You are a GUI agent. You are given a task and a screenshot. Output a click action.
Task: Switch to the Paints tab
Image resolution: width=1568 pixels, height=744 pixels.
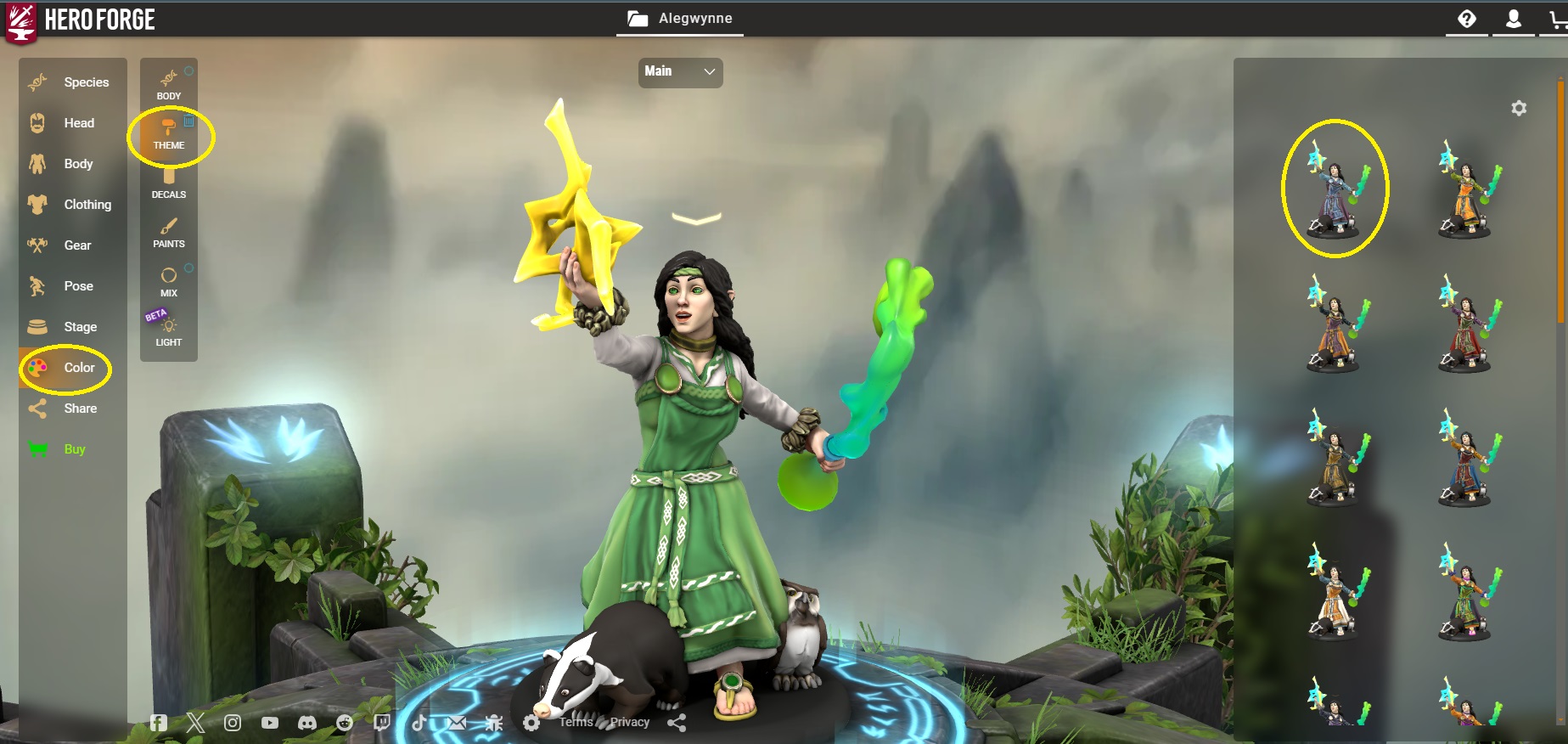pyautogui.click(x=169, y=233)
